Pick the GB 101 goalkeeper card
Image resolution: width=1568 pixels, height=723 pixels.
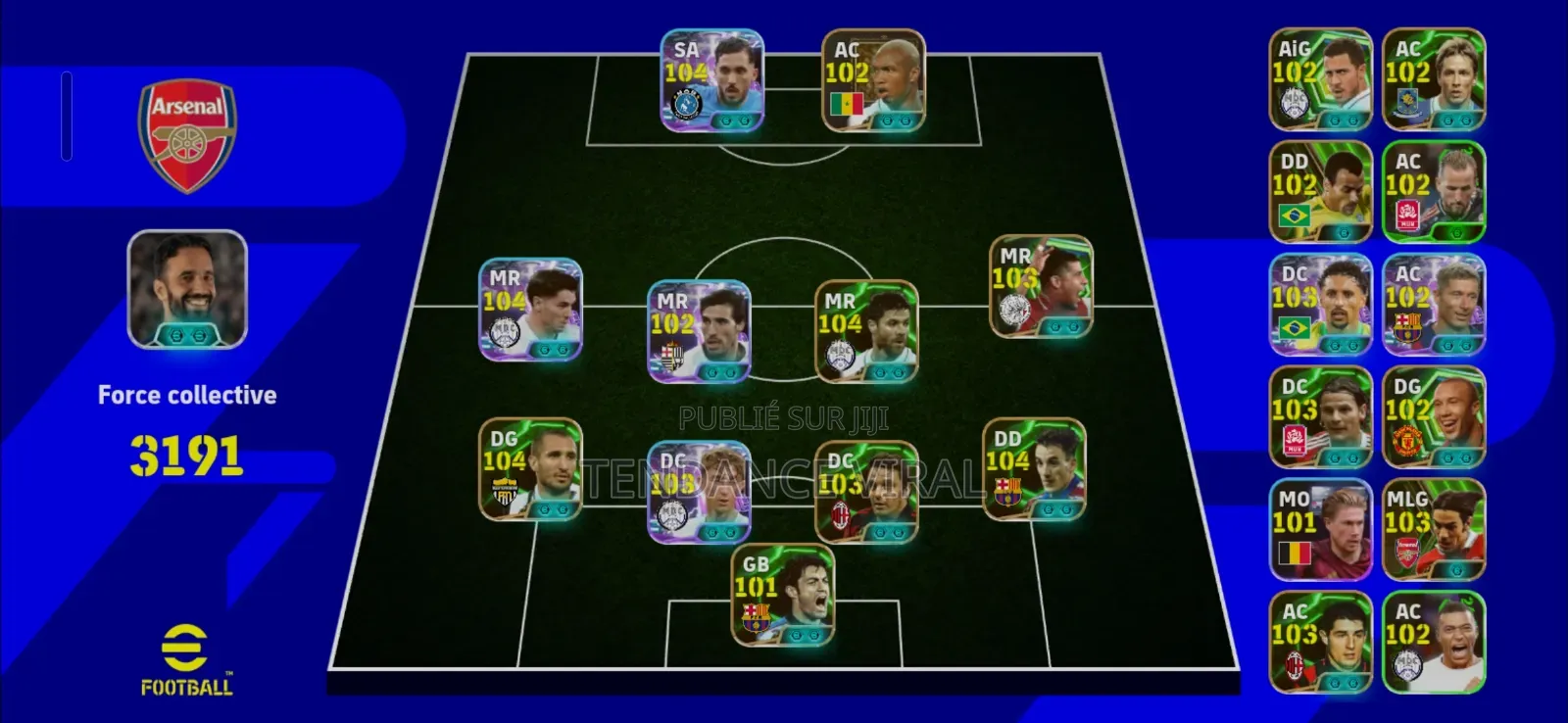pyautogui.click(x=783, y=596)
